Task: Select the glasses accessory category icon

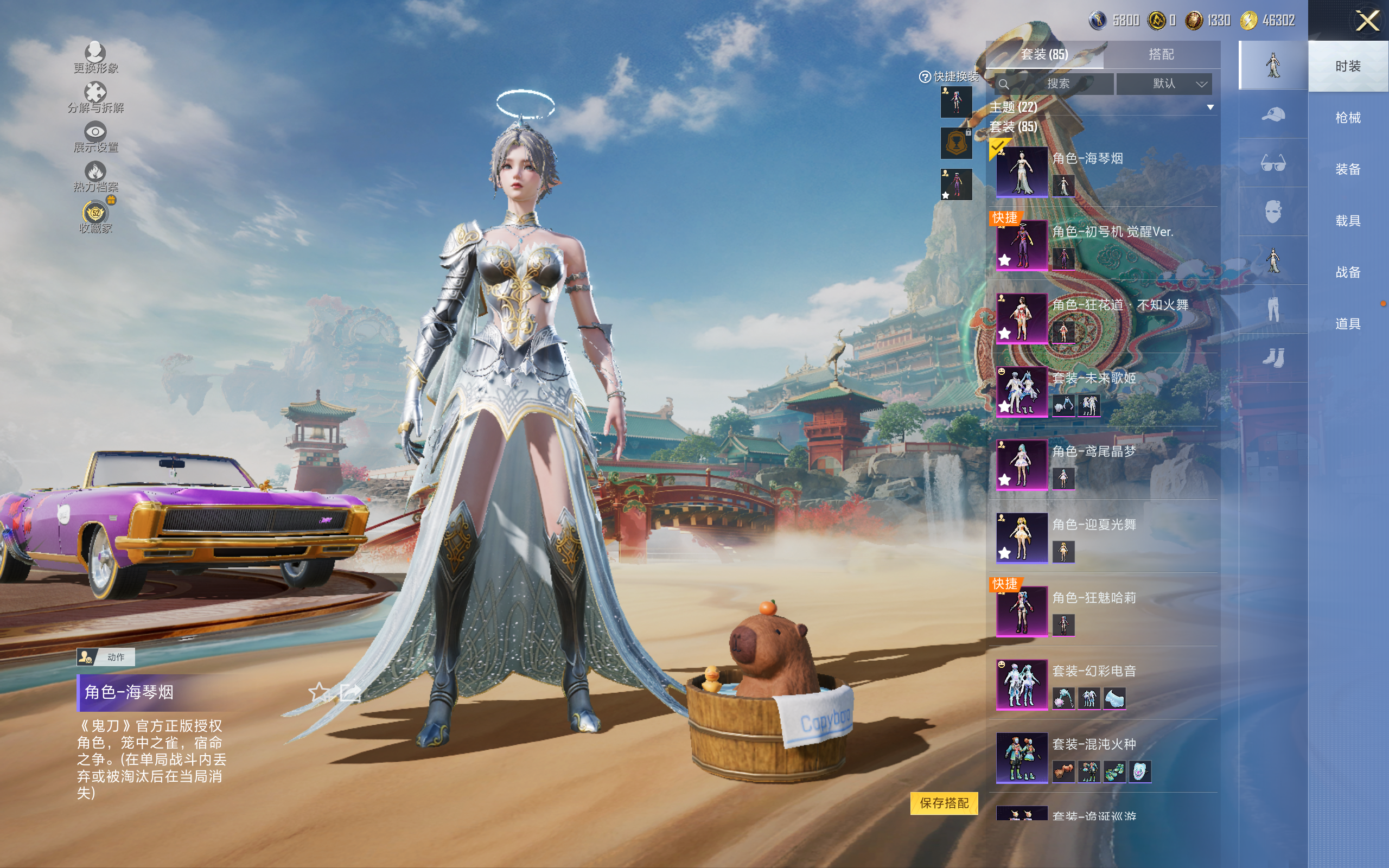Action: tap(1272, 163)
